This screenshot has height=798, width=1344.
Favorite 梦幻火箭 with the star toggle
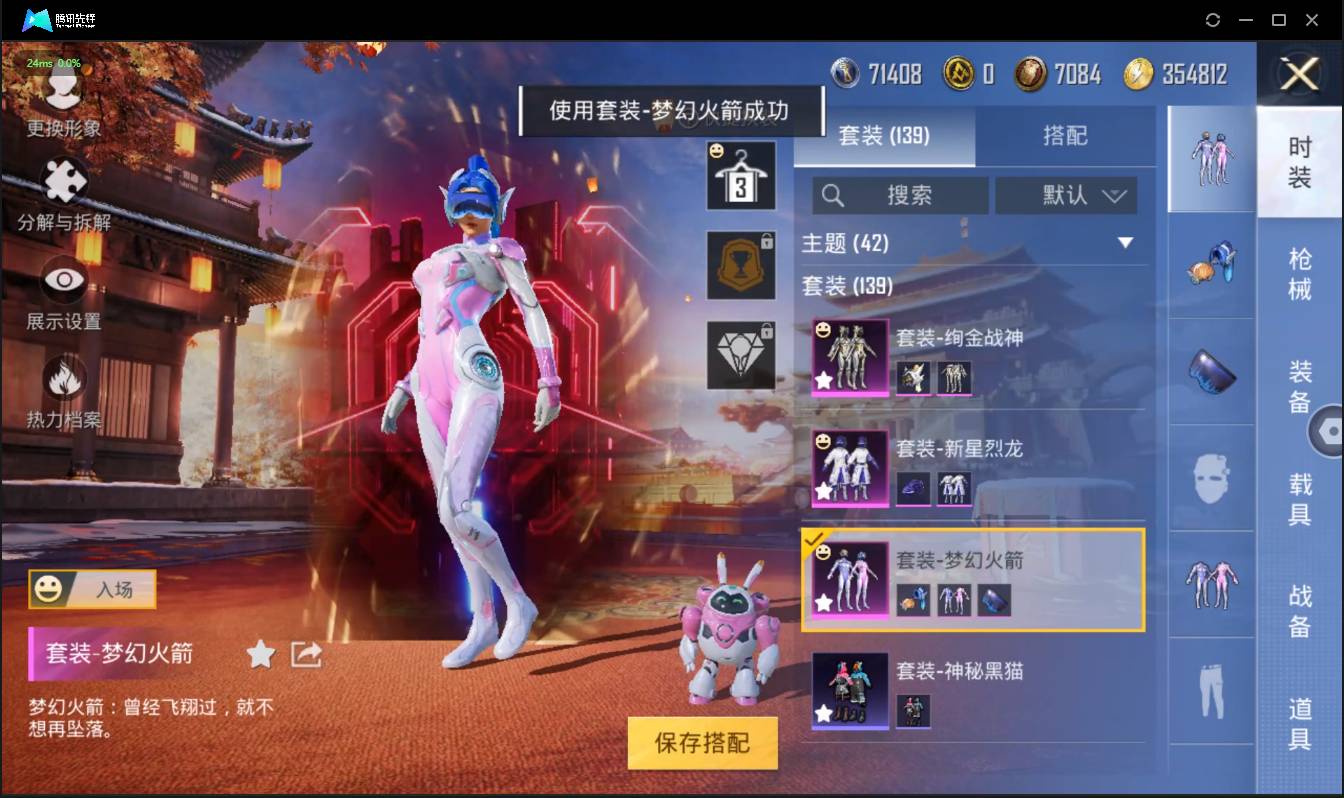[x=259, y=655]
